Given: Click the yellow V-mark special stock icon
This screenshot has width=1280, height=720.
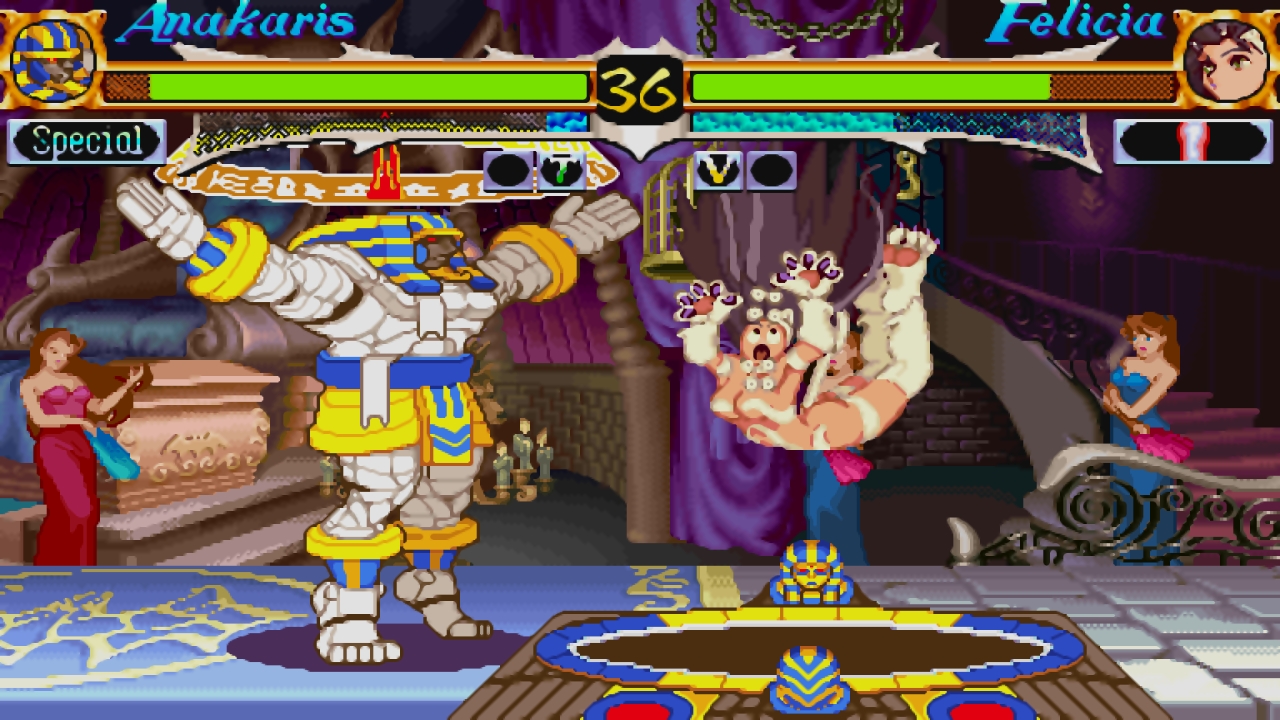Looking at the screenshot, I should point(716,171).
